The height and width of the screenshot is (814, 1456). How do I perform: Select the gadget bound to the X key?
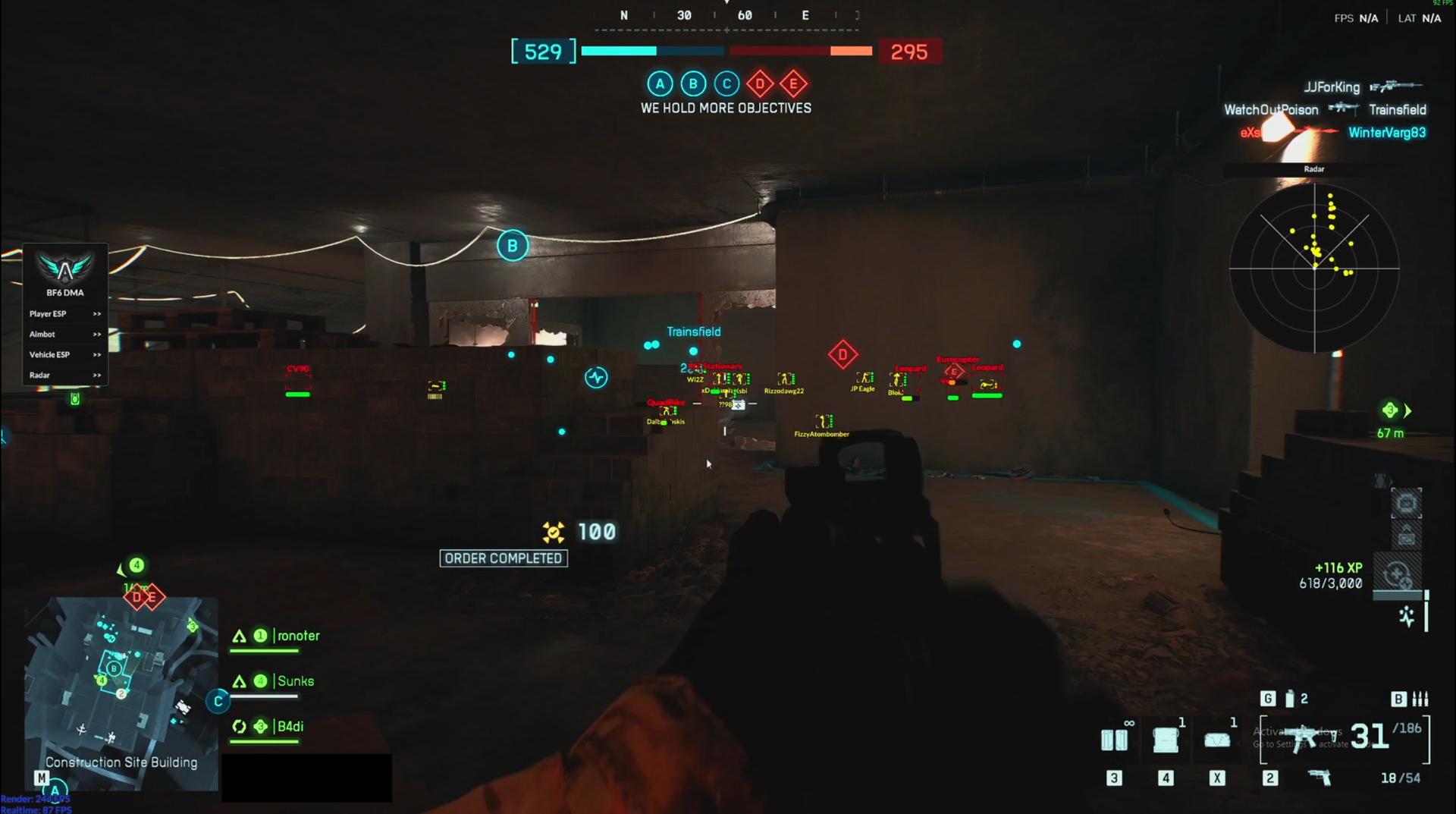coord(1217,740)
